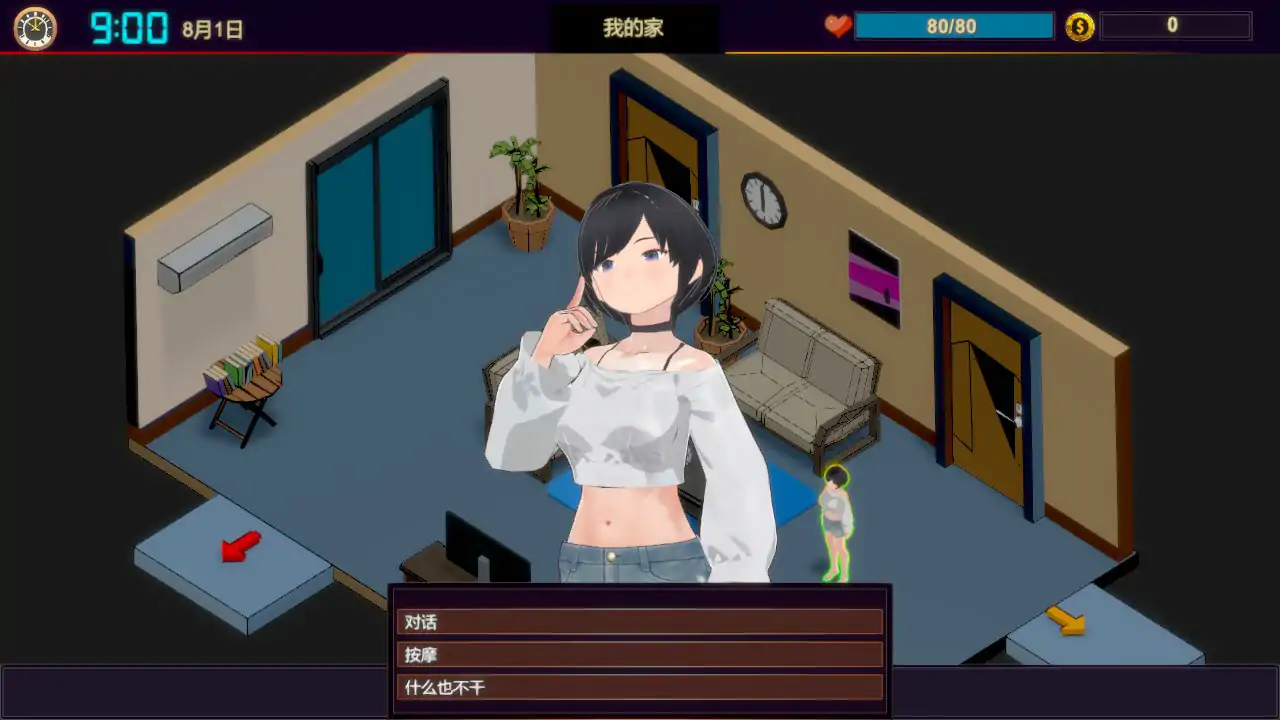1280x720 pixels.
Task: Select the 按摩 massage option
Action: [x=640, y=655]
